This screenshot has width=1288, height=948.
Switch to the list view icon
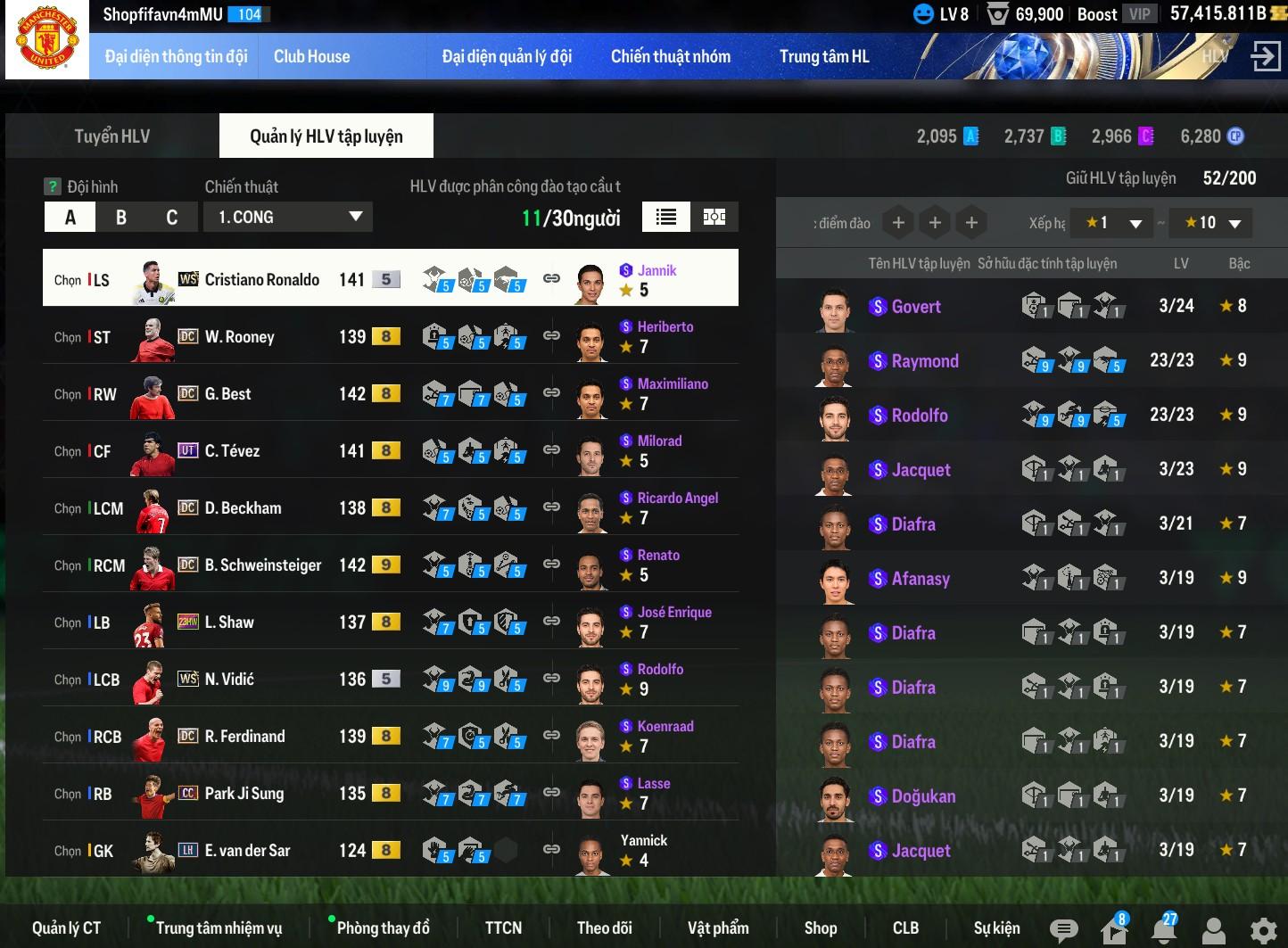pos(665,217)
